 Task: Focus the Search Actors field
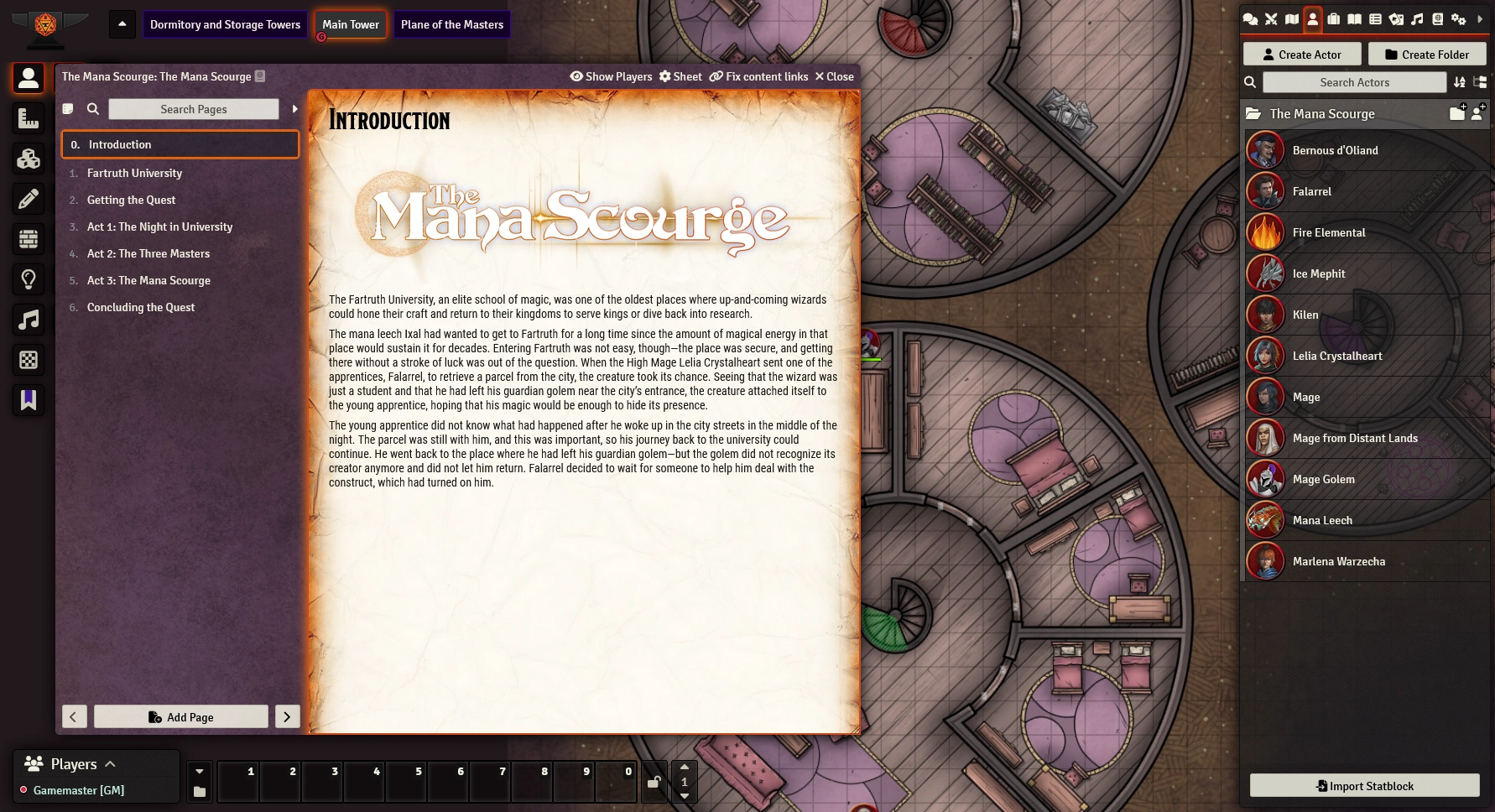(1354, 82)
